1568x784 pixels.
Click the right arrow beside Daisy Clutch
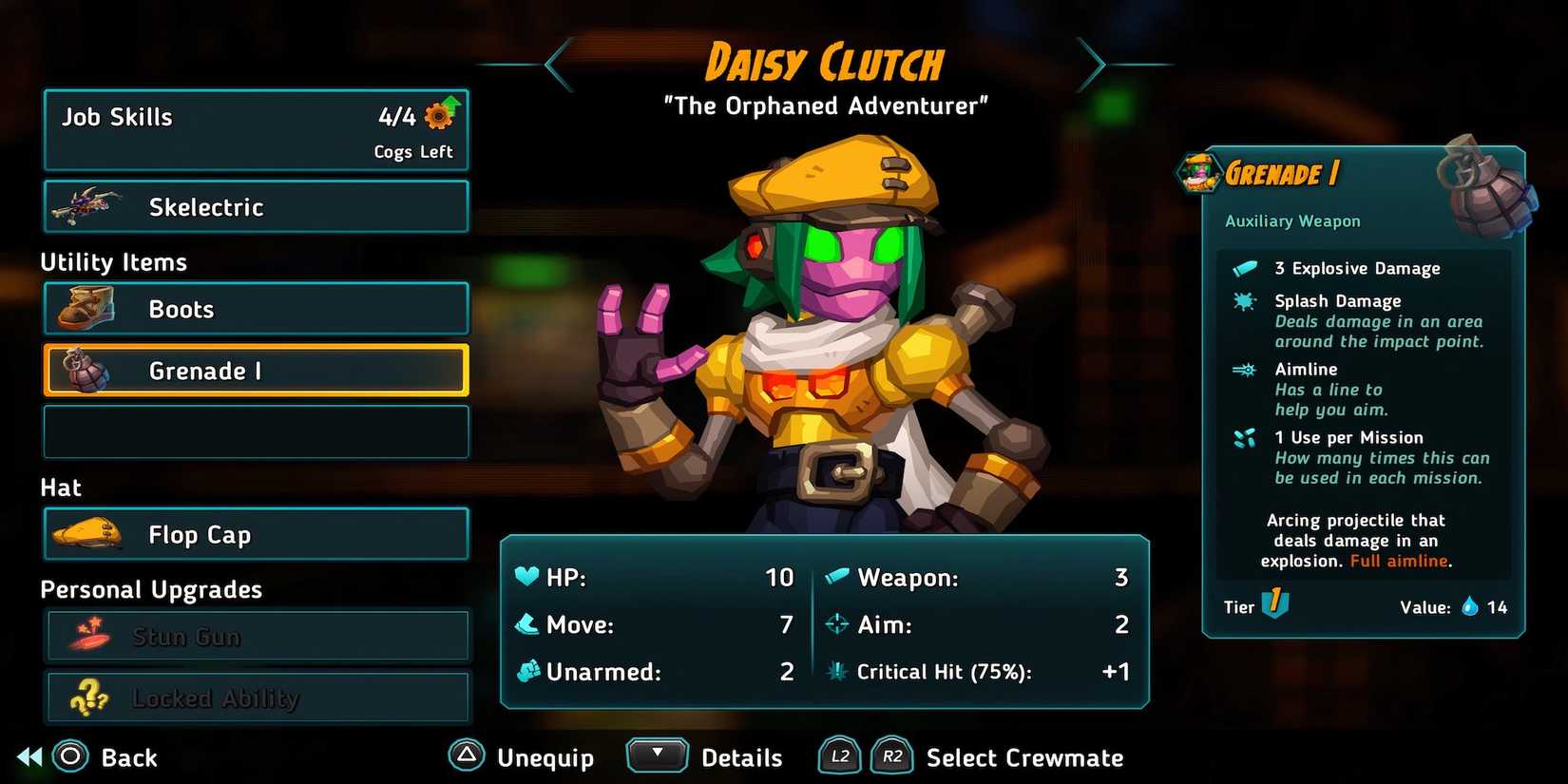click(1095, 64)
